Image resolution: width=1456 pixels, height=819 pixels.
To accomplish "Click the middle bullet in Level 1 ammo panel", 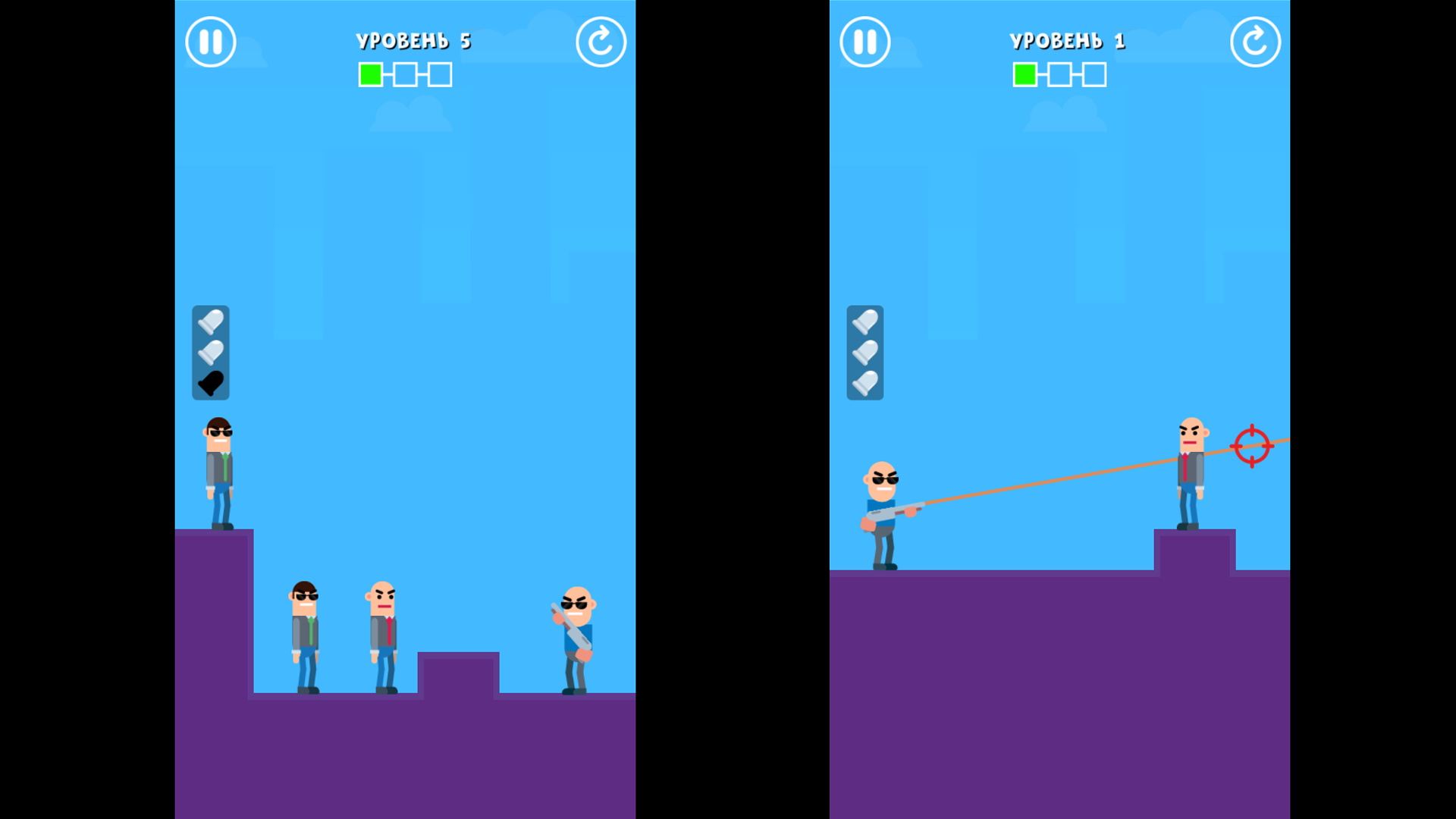I will [x=864, y=350].
